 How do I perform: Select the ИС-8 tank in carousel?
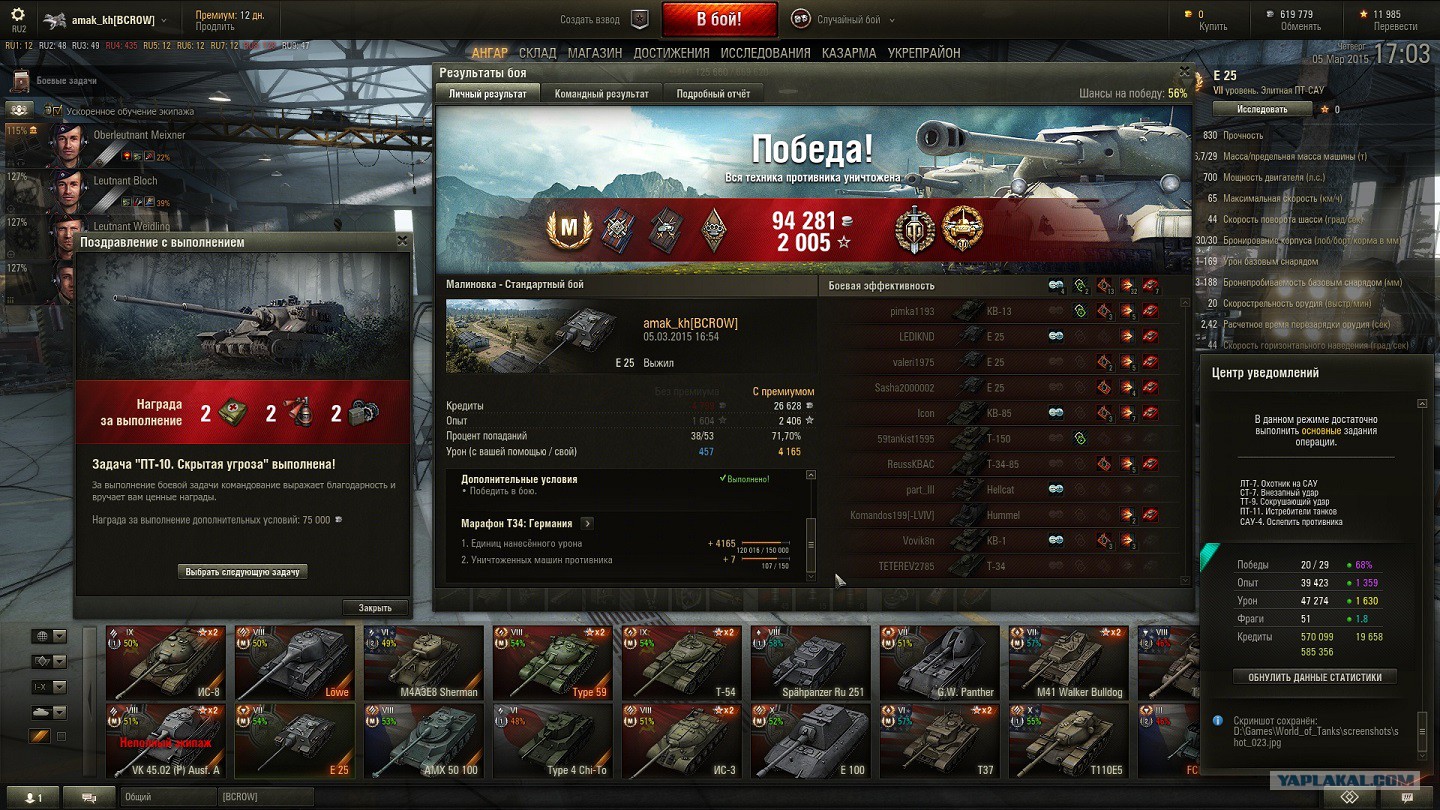coord(166,662)
